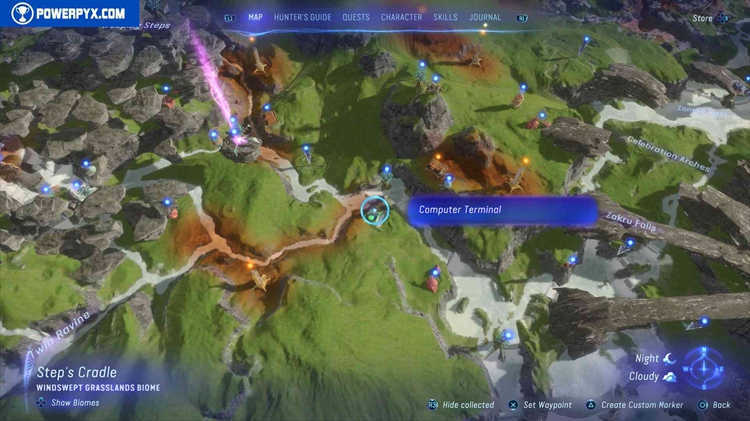Toggle Hide collected option
The image size is (750, 421).
tap(462, 405)
